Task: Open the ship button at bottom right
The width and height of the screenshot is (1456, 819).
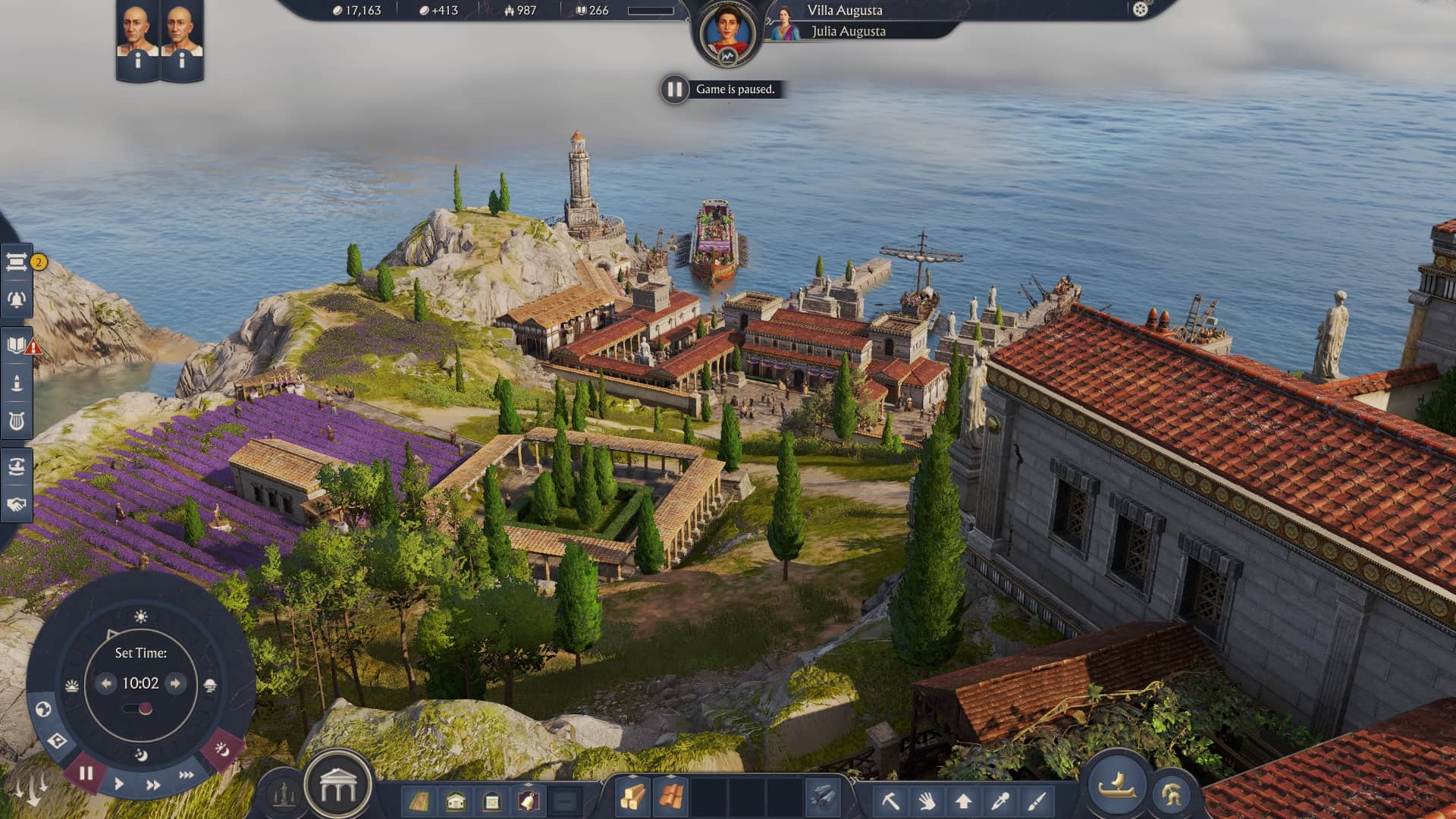Action: (1117, 786)
